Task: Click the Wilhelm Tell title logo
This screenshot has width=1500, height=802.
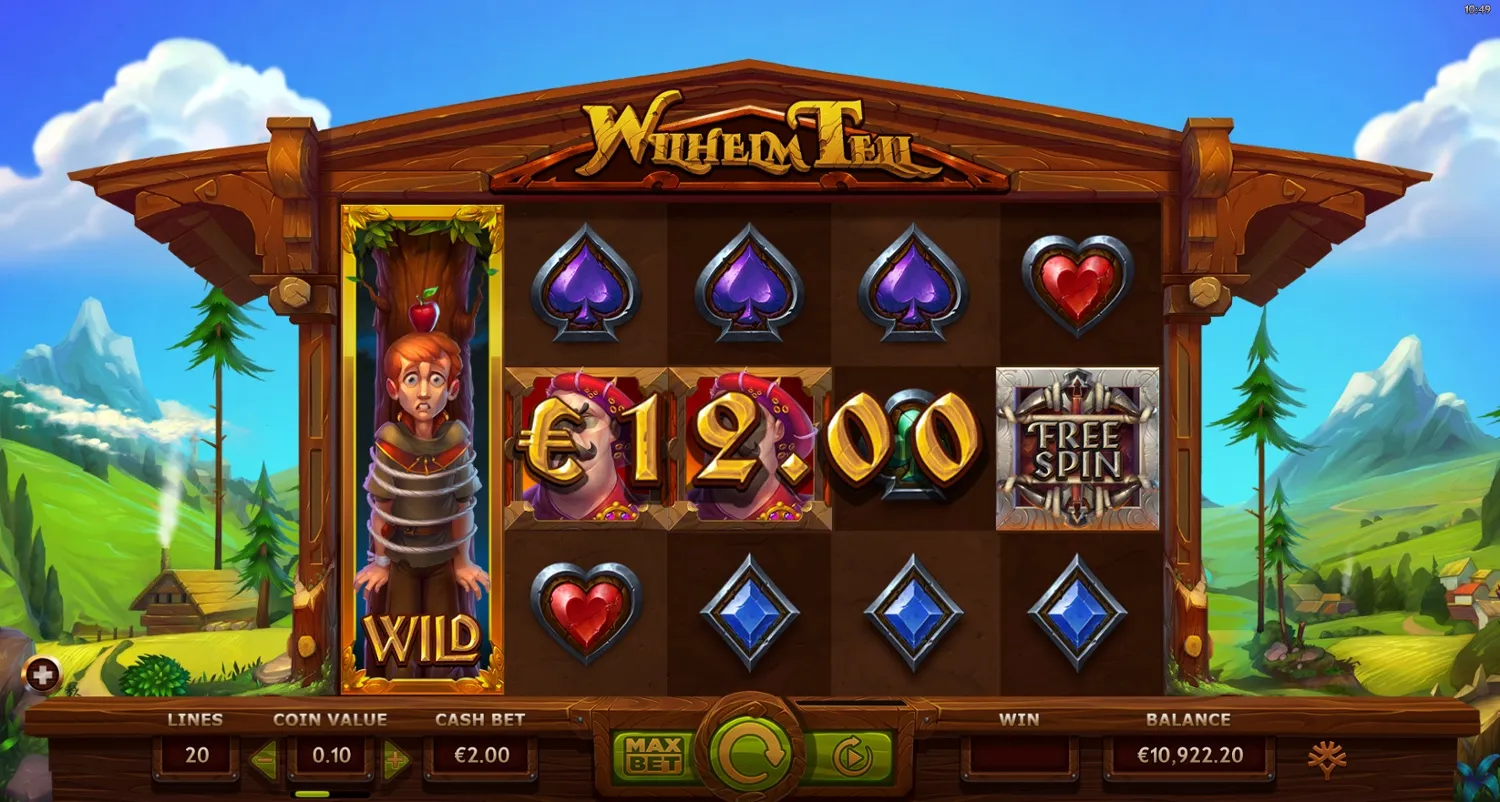Action: (x=750, y=137)
